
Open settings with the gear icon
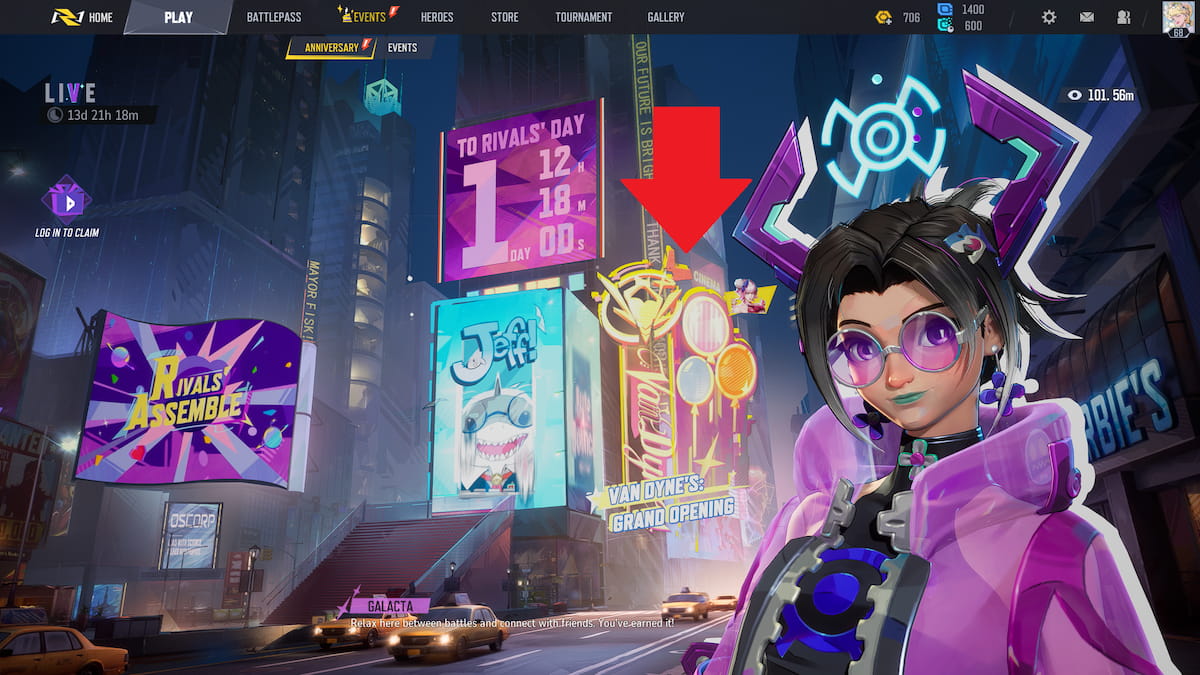pyautogui.click(x=1049, y=17)
